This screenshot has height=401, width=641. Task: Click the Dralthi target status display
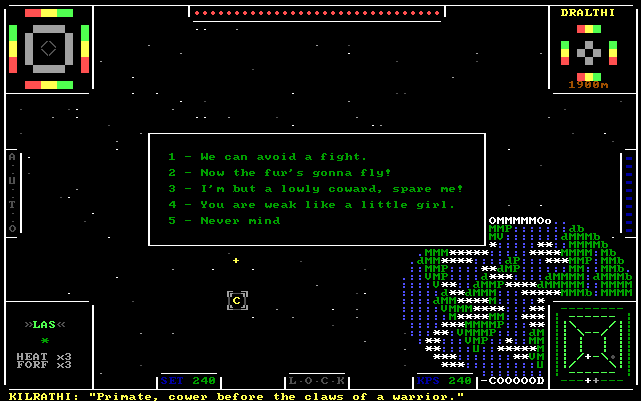click(589, 50)
